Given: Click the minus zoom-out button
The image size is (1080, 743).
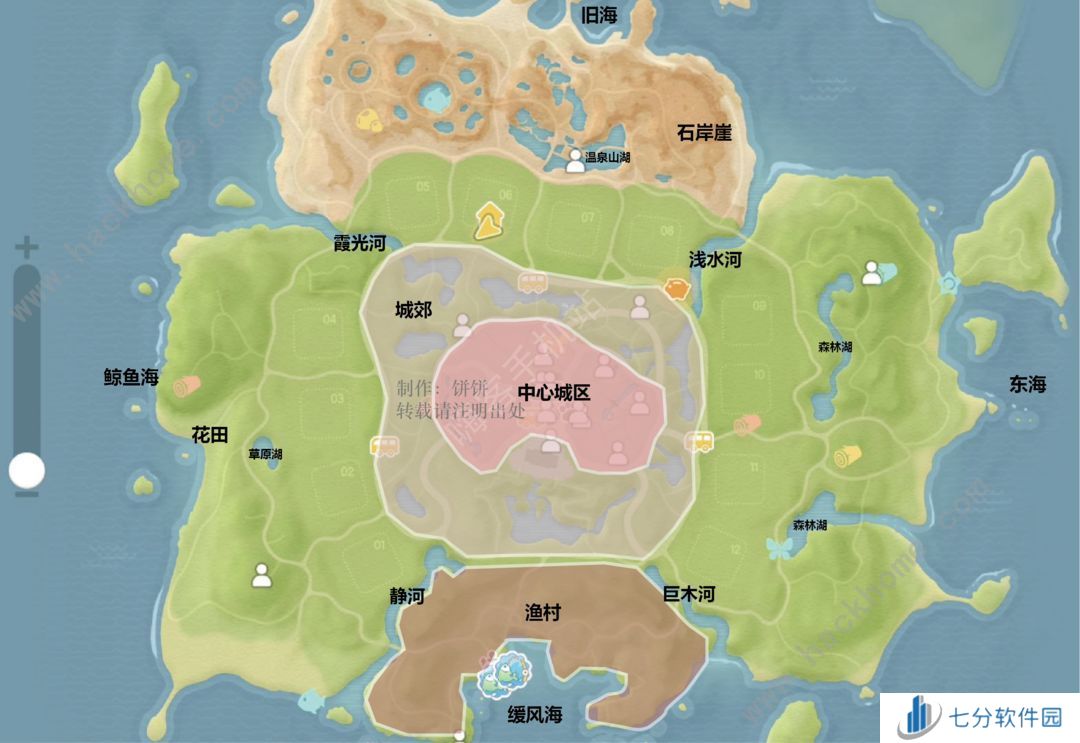Looking at the screenshot, I should coord(27,493).
